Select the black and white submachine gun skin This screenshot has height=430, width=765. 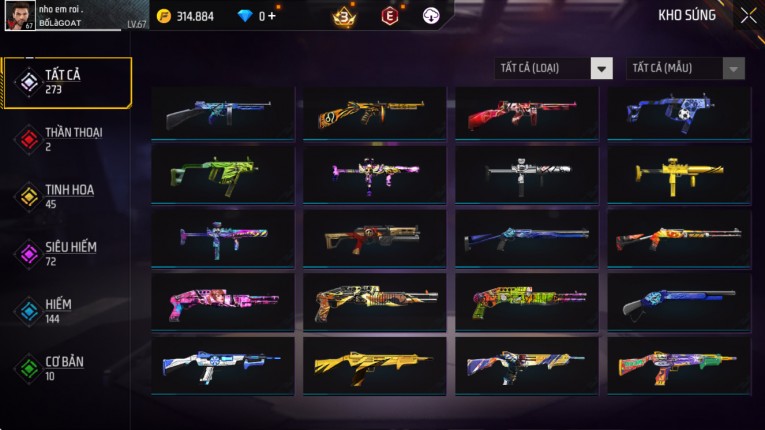(x=527, y=175)
